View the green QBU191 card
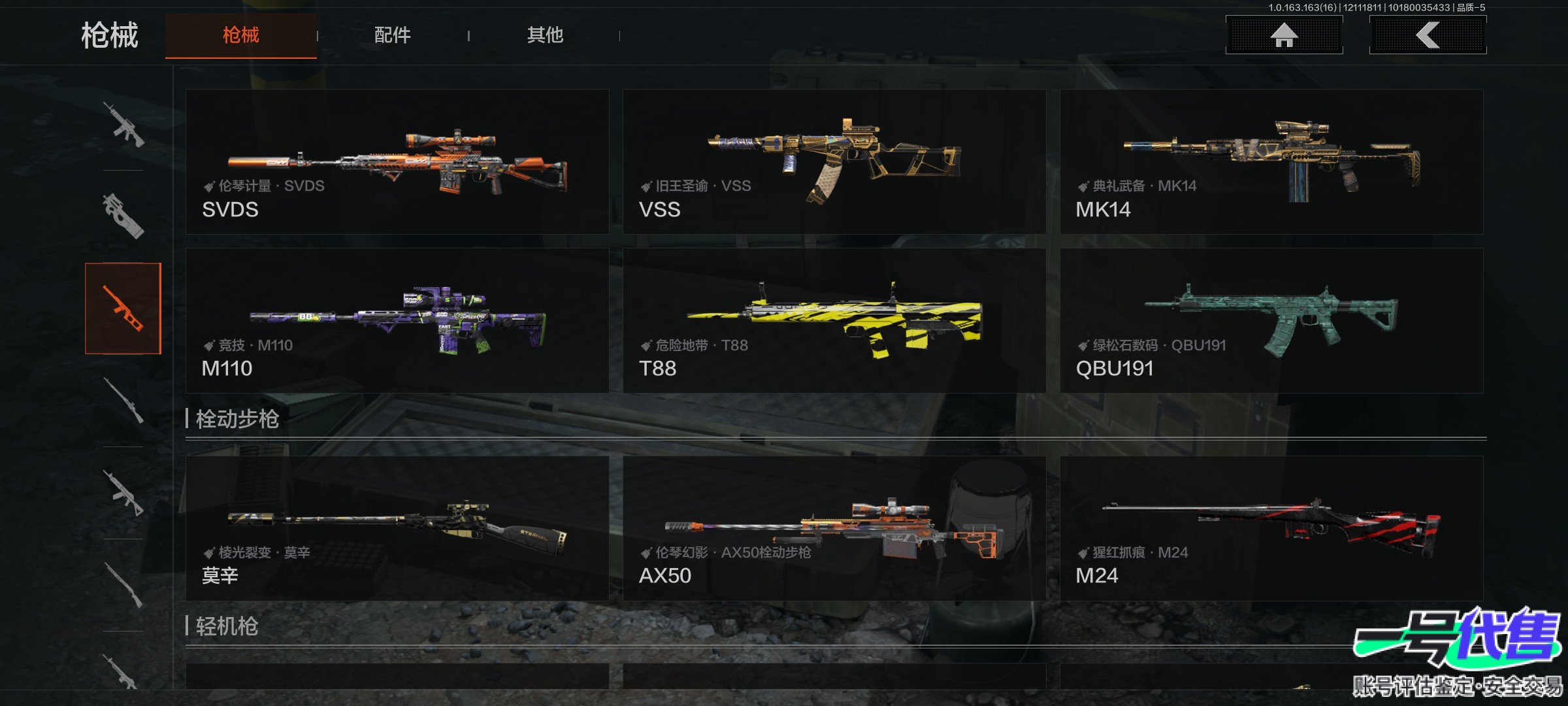The height and width of the screenshot is (706, 1568). (x=1271, y=320)
